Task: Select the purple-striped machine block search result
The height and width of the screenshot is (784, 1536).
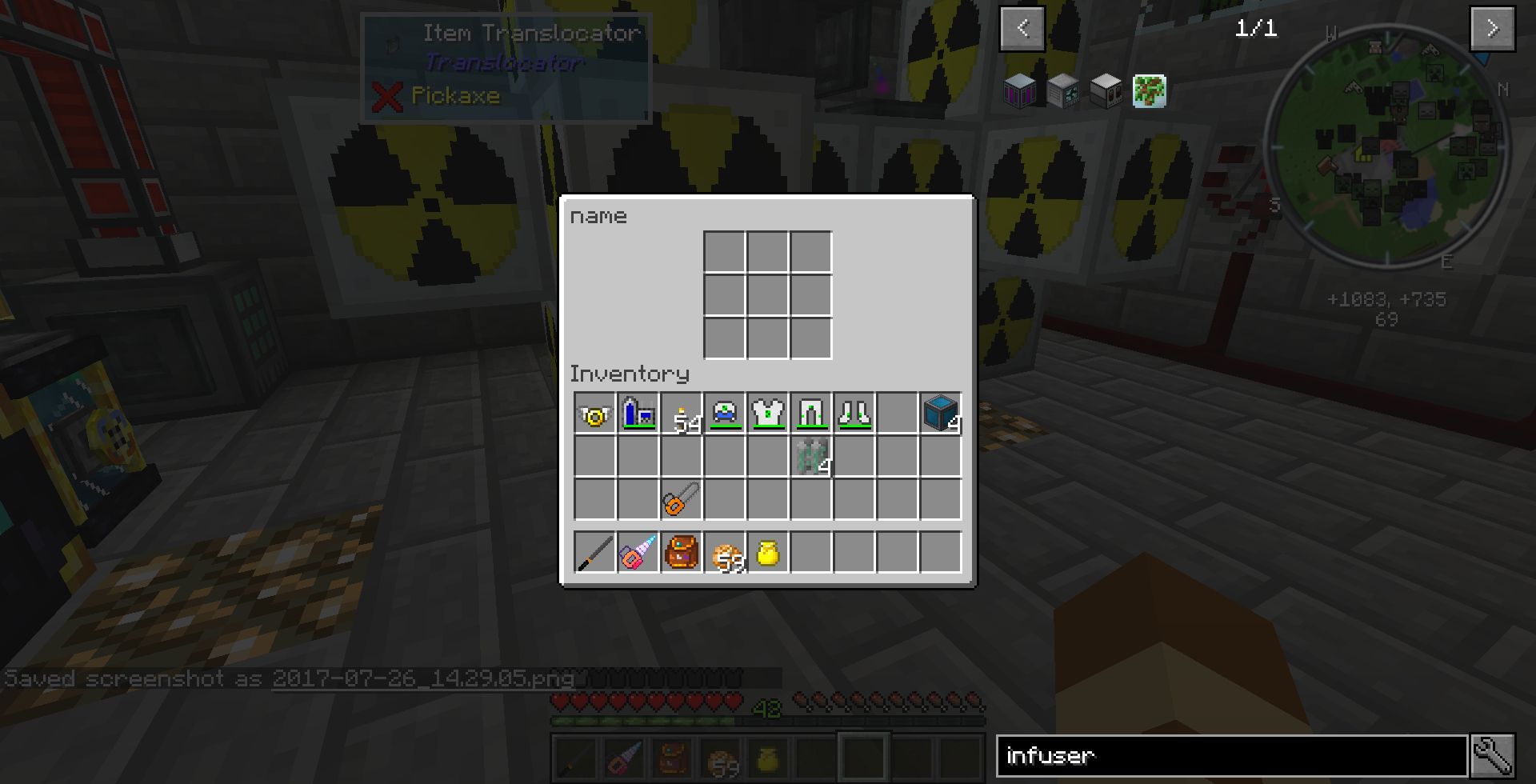Action: [1020, 91]
